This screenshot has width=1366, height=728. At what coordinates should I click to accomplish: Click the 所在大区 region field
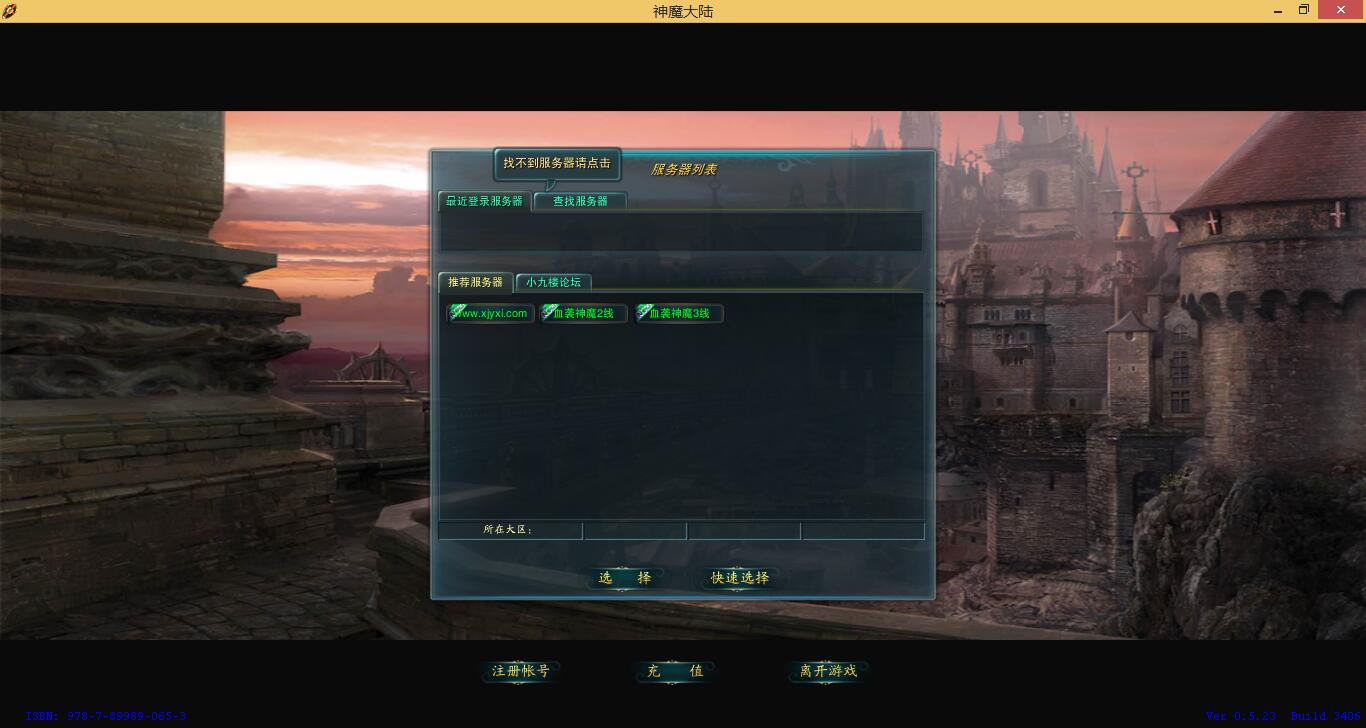(x=509, y=530)
